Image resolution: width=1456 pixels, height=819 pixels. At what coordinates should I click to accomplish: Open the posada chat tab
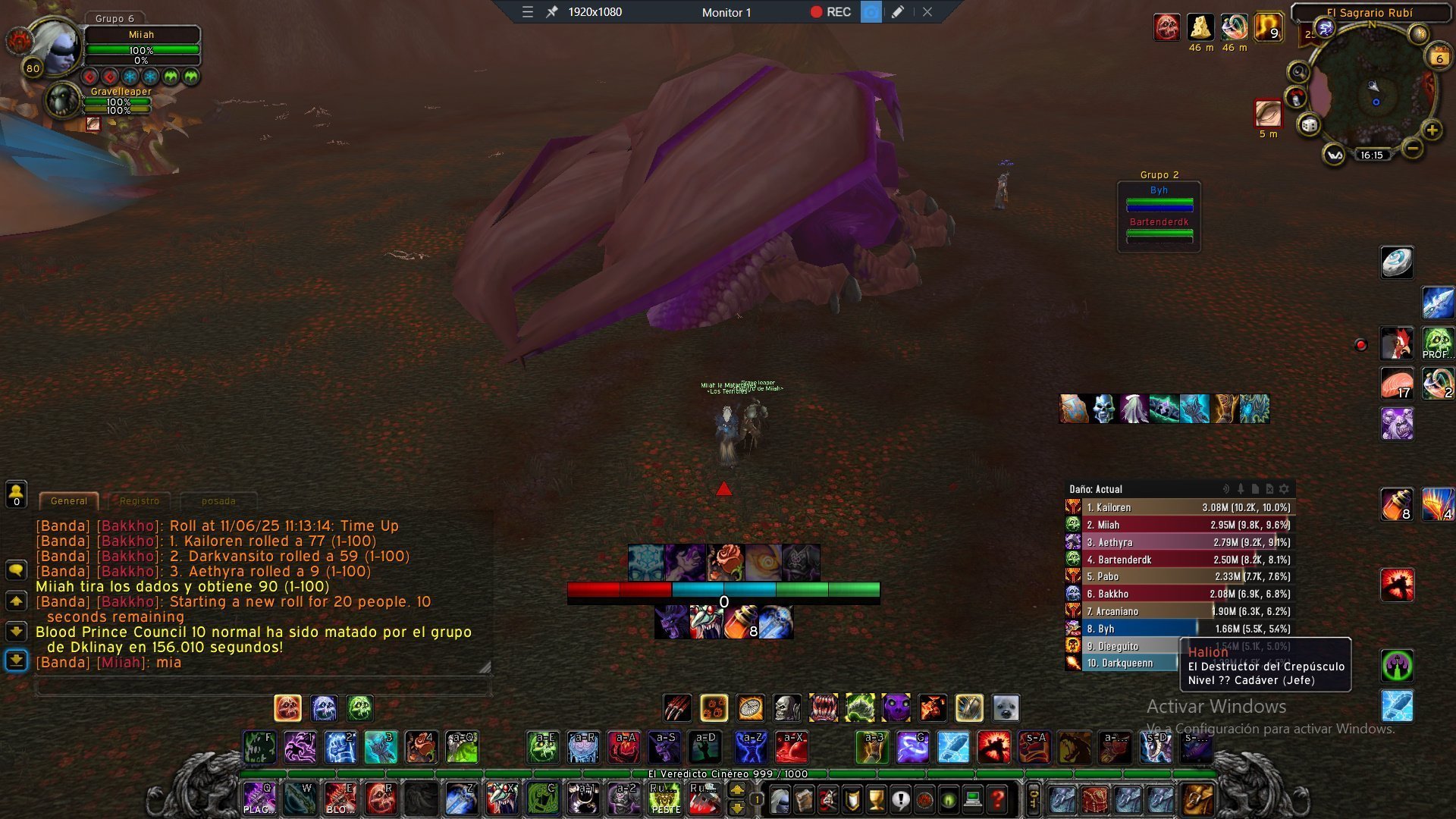coord(218,501)
